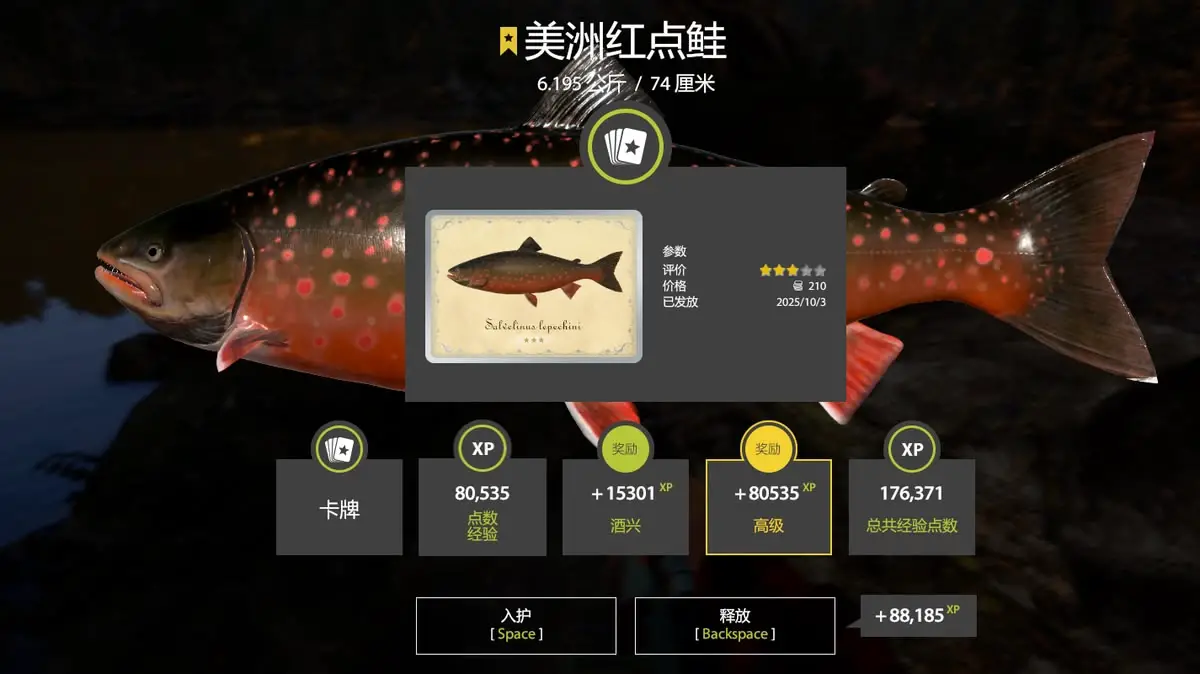Show the 总共经验点数 total XP tile
This screenshot has height=674, width=1200.
click(911, 507)
